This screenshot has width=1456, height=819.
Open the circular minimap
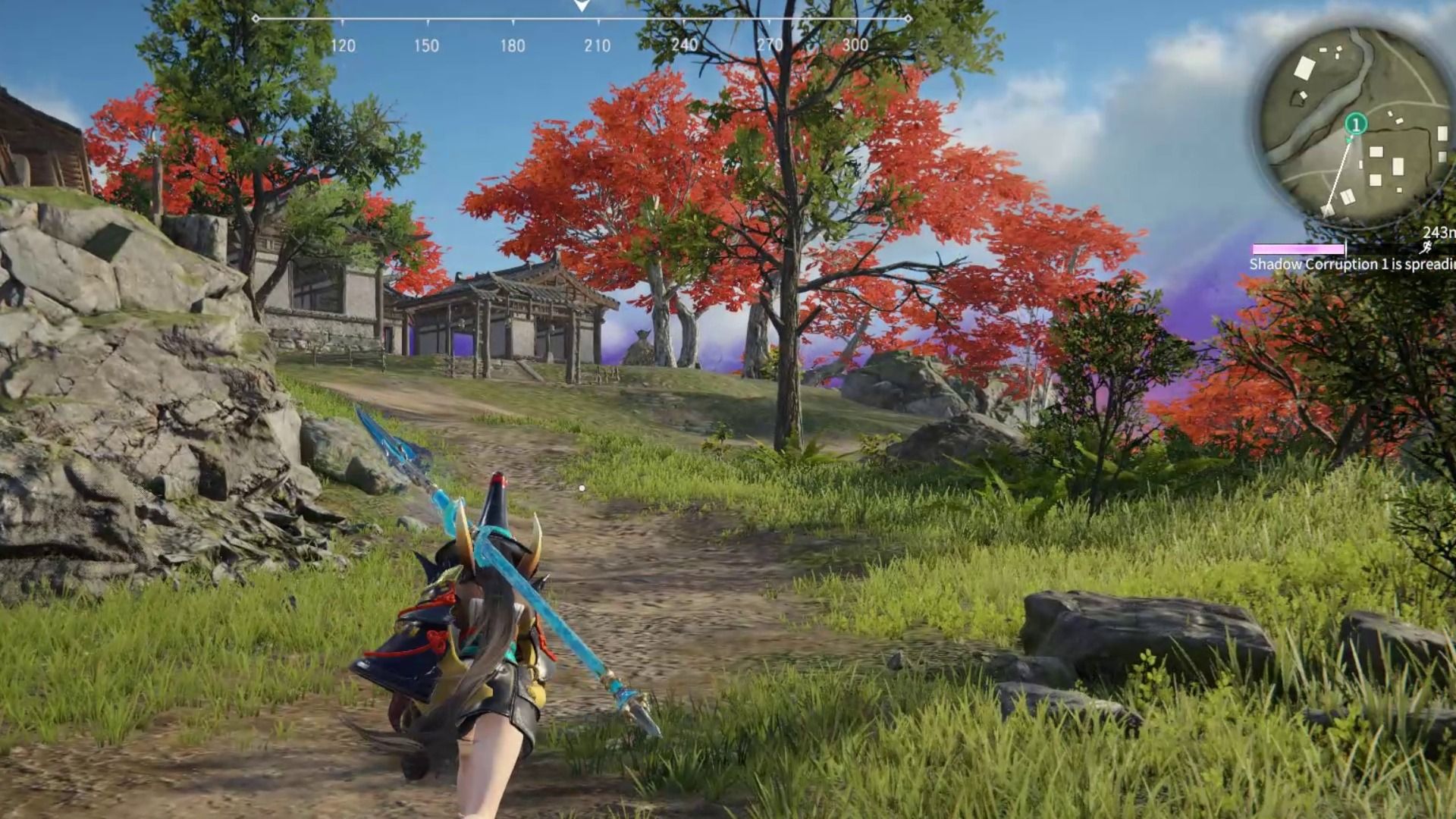coord(1357,125)
